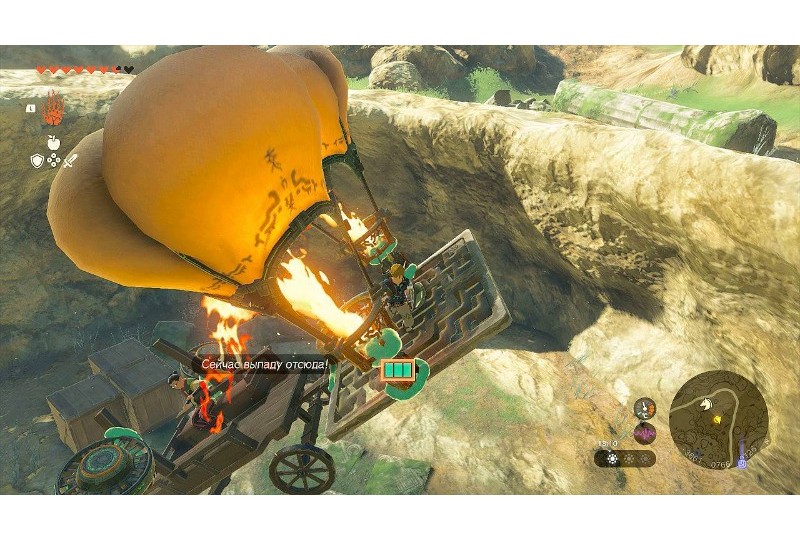The height and width of the screenshot is (540, 800).
Task: Open the shield quick-select icon
Action: point(37,160)
